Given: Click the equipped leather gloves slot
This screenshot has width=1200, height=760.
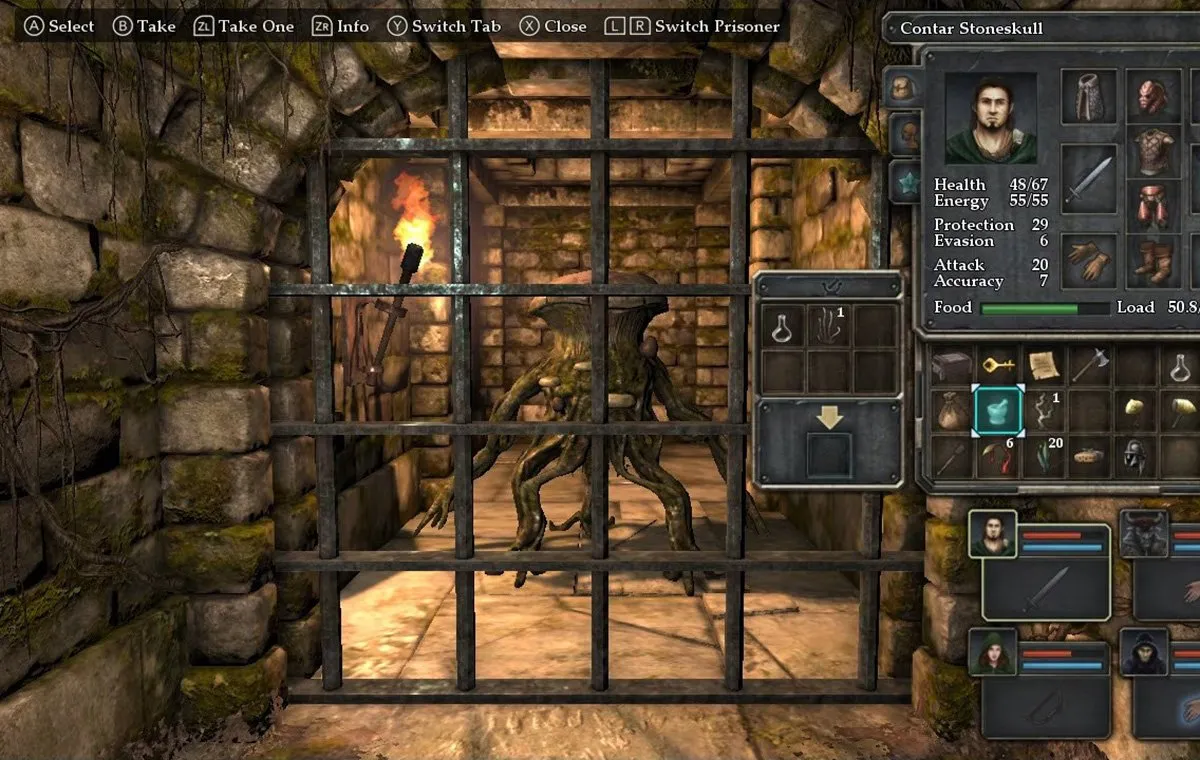Looking at the screenshot, I should pyautogui.click(x=1088, y=261).
